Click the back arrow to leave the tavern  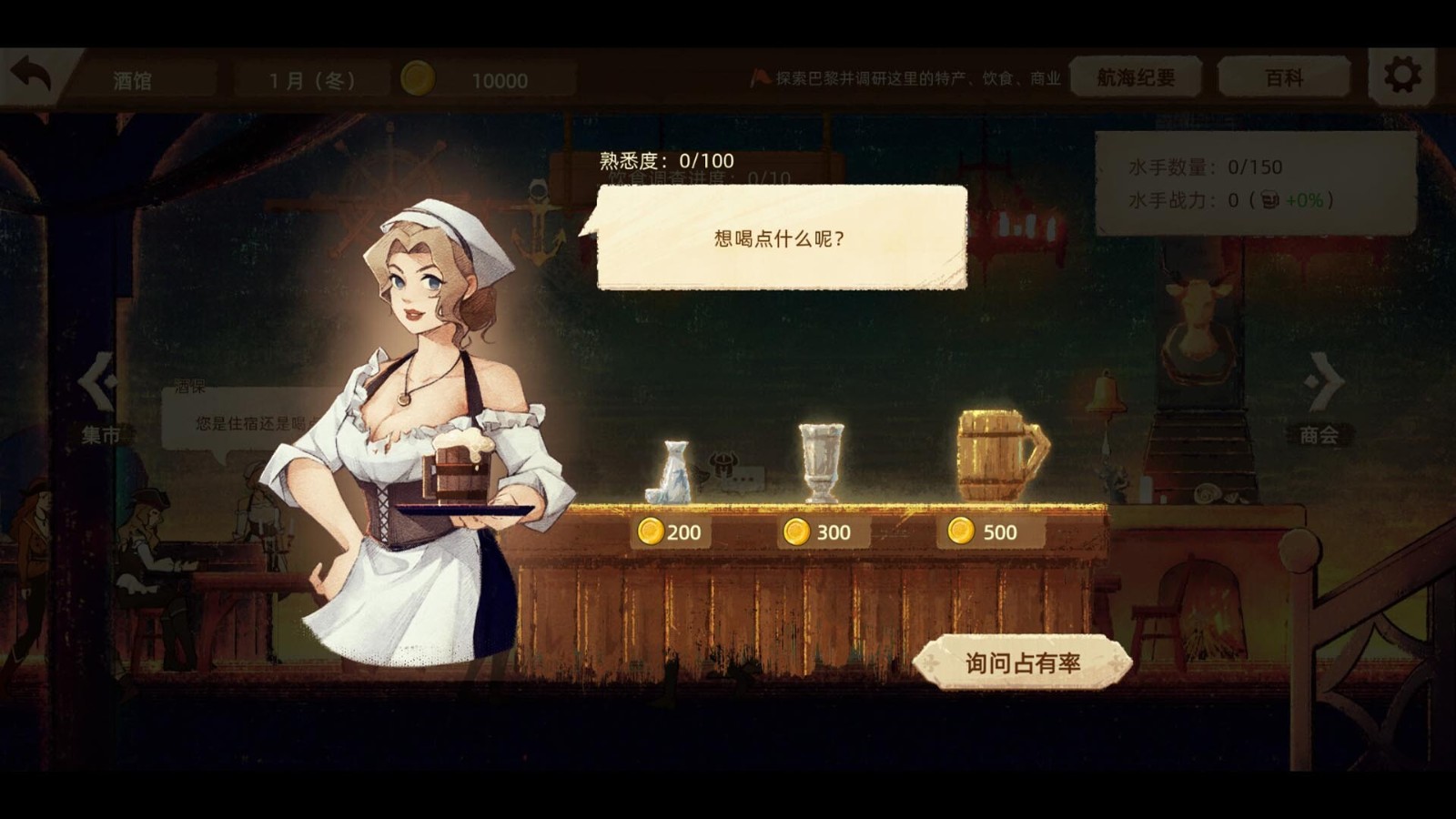coord(30,73)
